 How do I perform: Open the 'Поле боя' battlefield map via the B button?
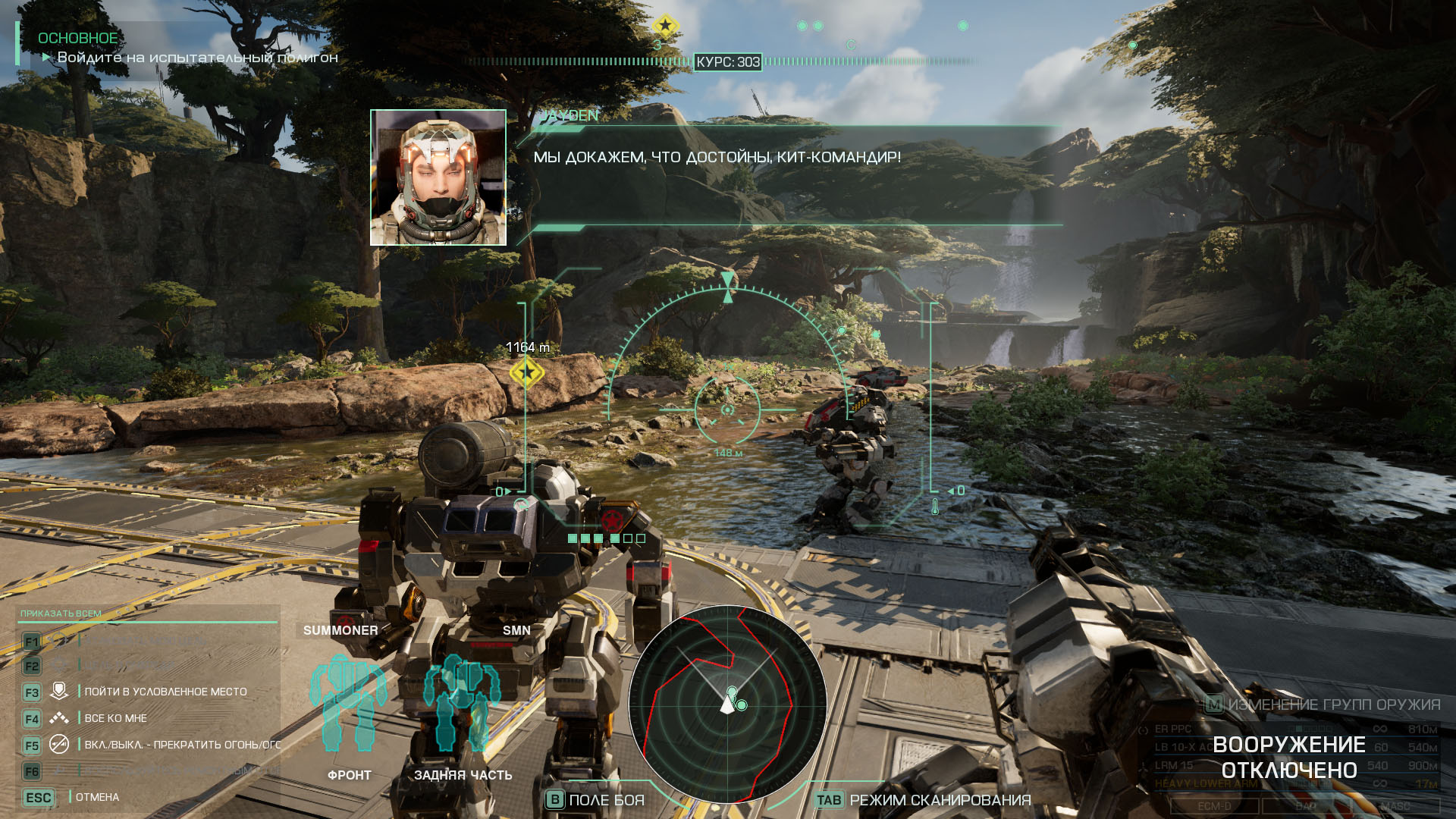557,799
